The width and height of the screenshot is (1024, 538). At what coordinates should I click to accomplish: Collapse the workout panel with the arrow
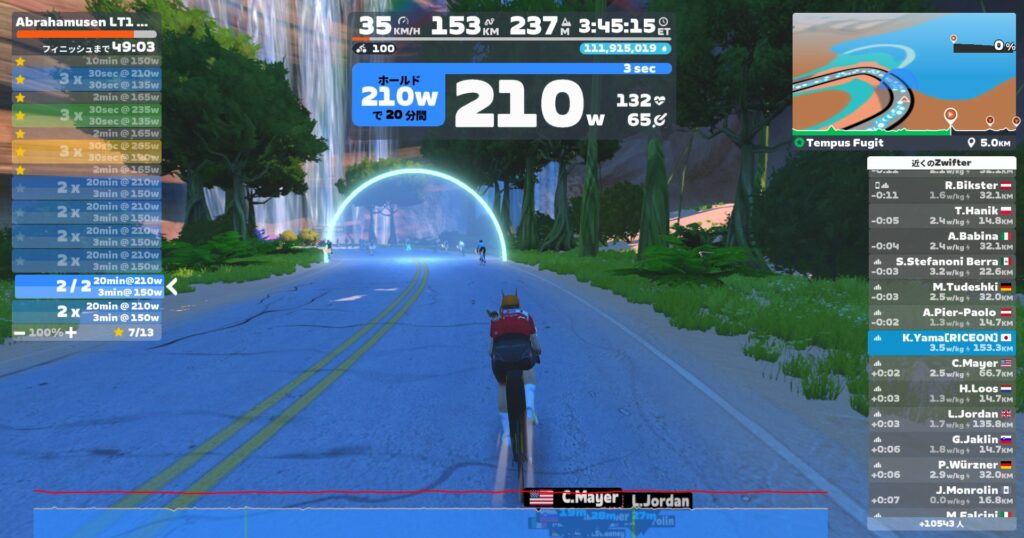point(171,287)
